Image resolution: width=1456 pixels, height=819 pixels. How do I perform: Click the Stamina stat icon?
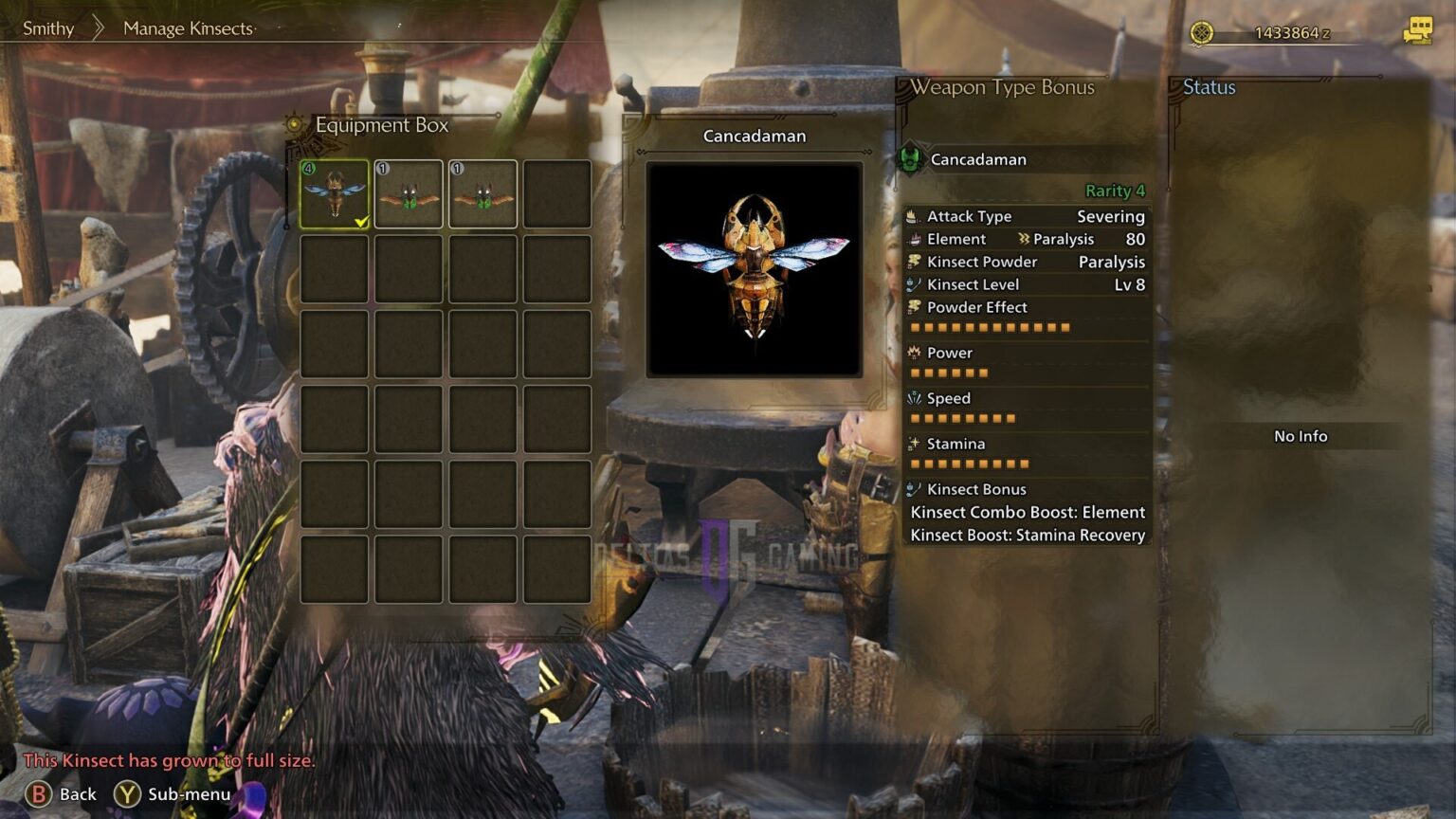913,443
